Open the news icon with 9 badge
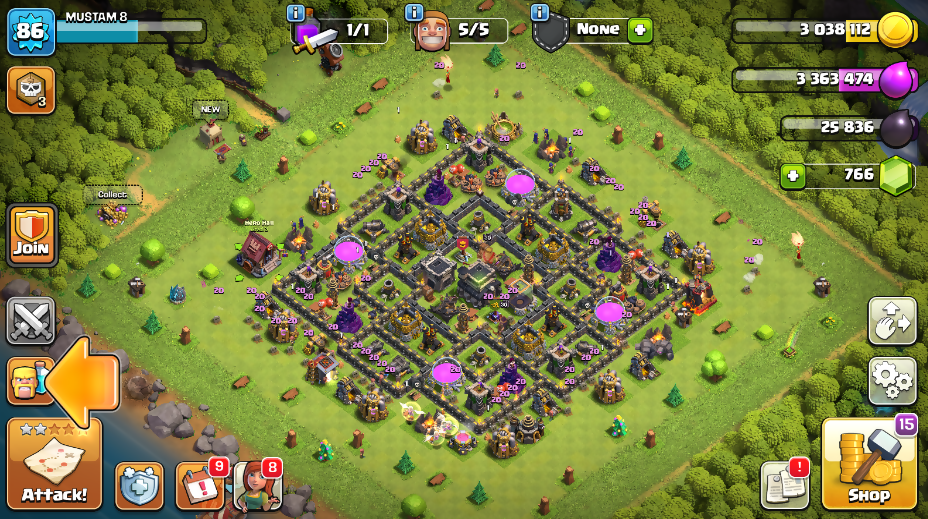The height and width of the screenshot is (519, 928). [x=200, y=486]
